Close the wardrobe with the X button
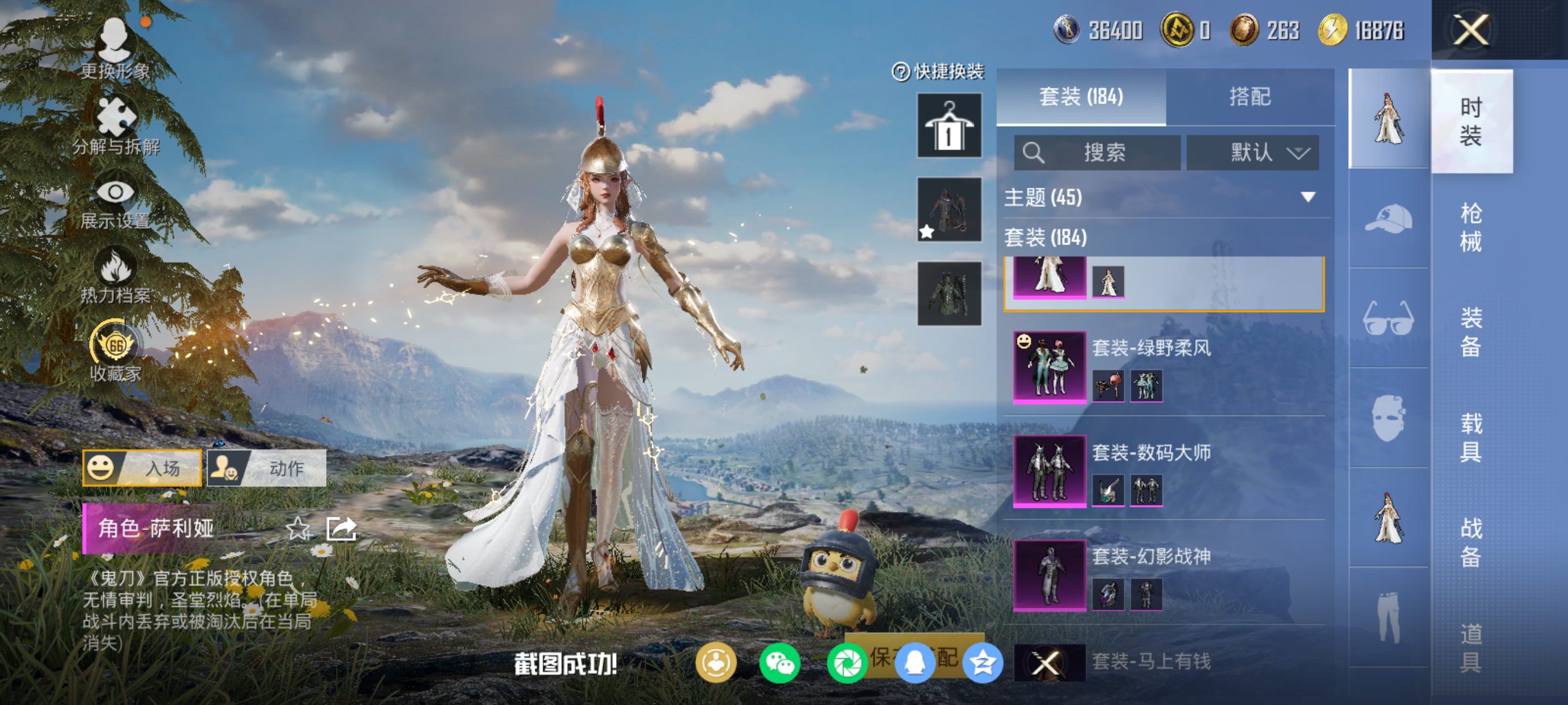This screenshot has height=705, width=1568. tap(1471, 31)
